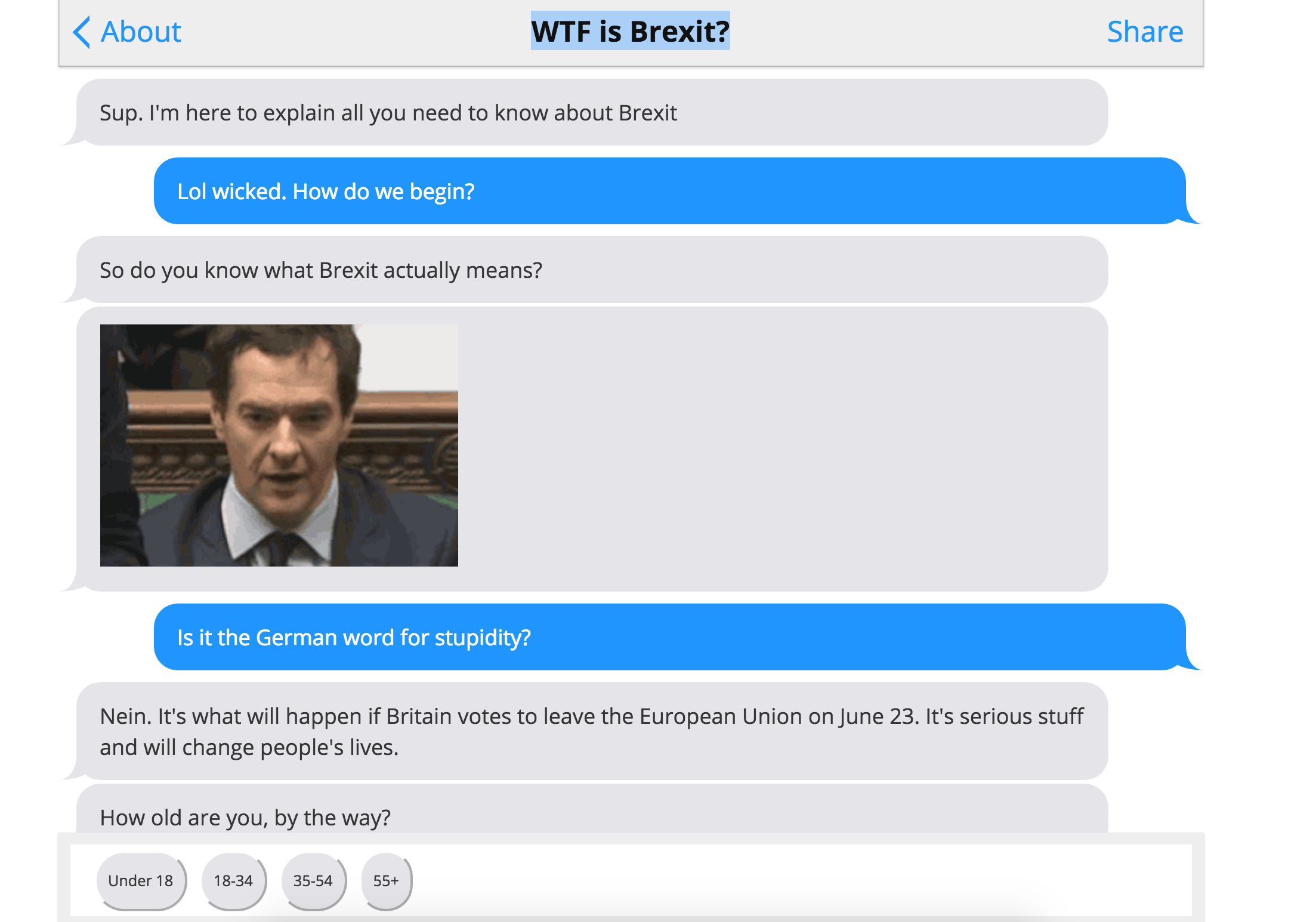The height and width of the screenshot is (922, 1316).
Task: Click the Share link
Action: pos(1145,32)
